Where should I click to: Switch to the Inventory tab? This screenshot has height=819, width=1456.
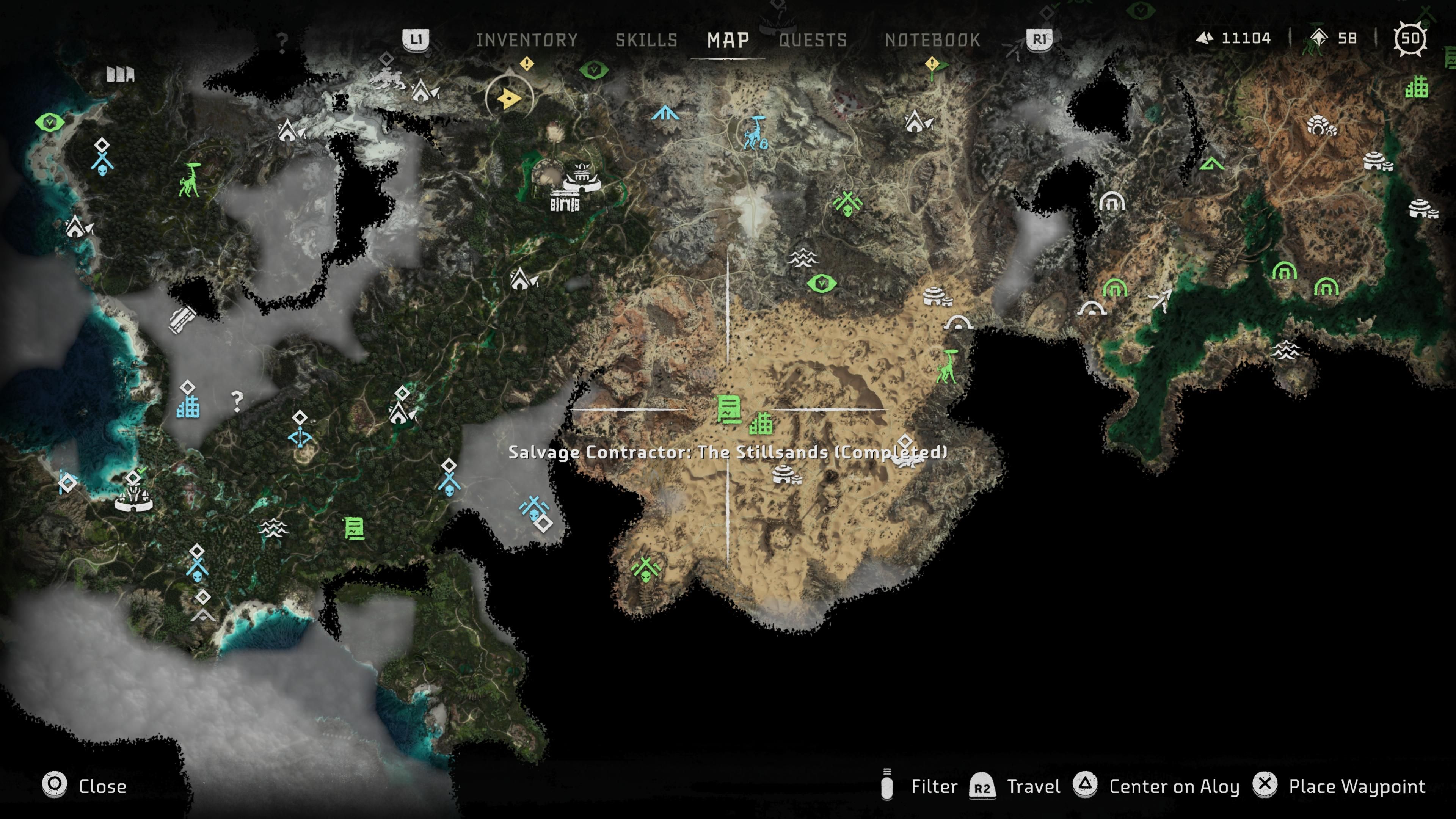tap(526, 40)
